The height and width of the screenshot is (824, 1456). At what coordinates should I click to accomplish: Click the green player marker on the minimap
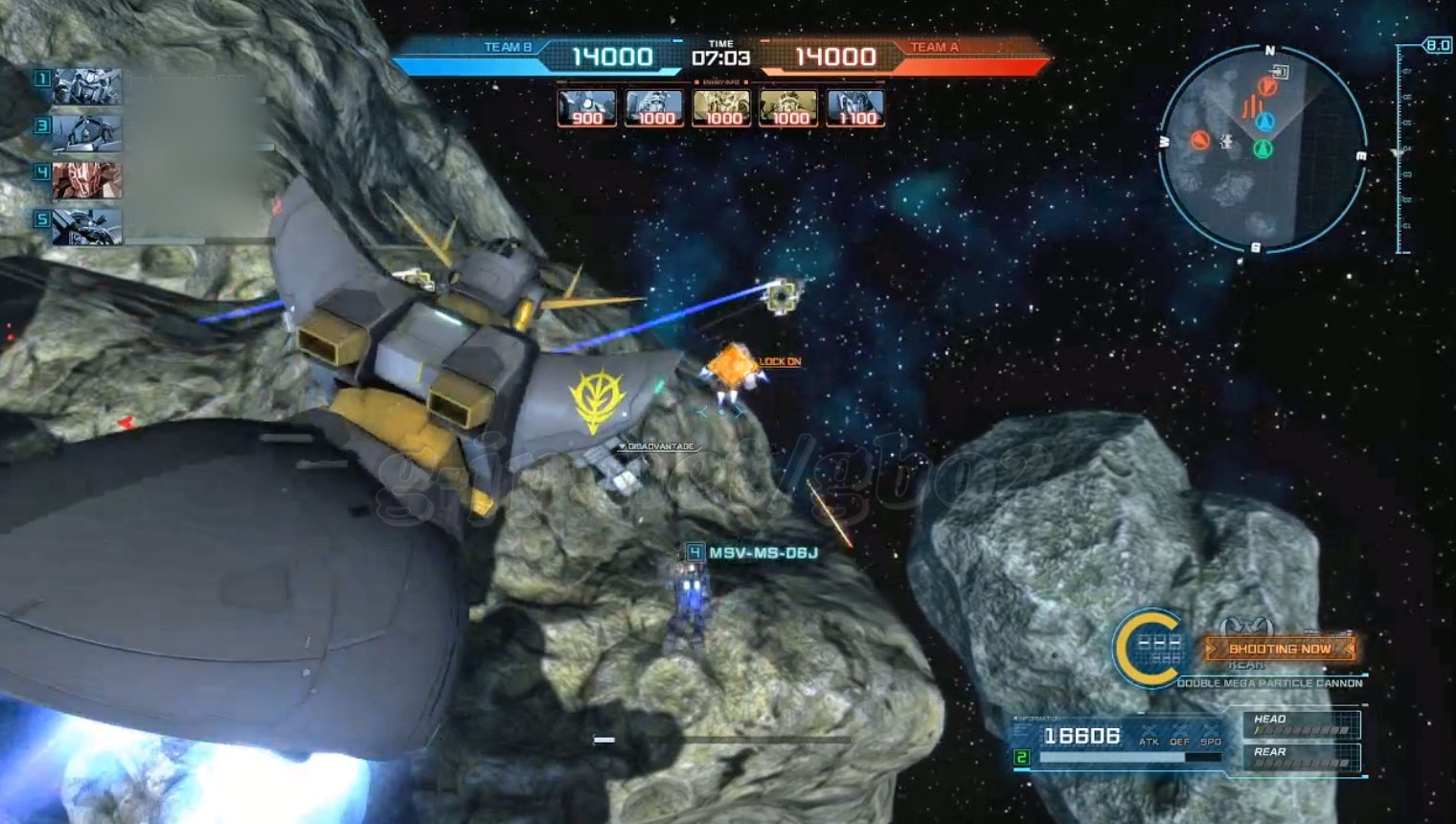tap(1263, 149)
